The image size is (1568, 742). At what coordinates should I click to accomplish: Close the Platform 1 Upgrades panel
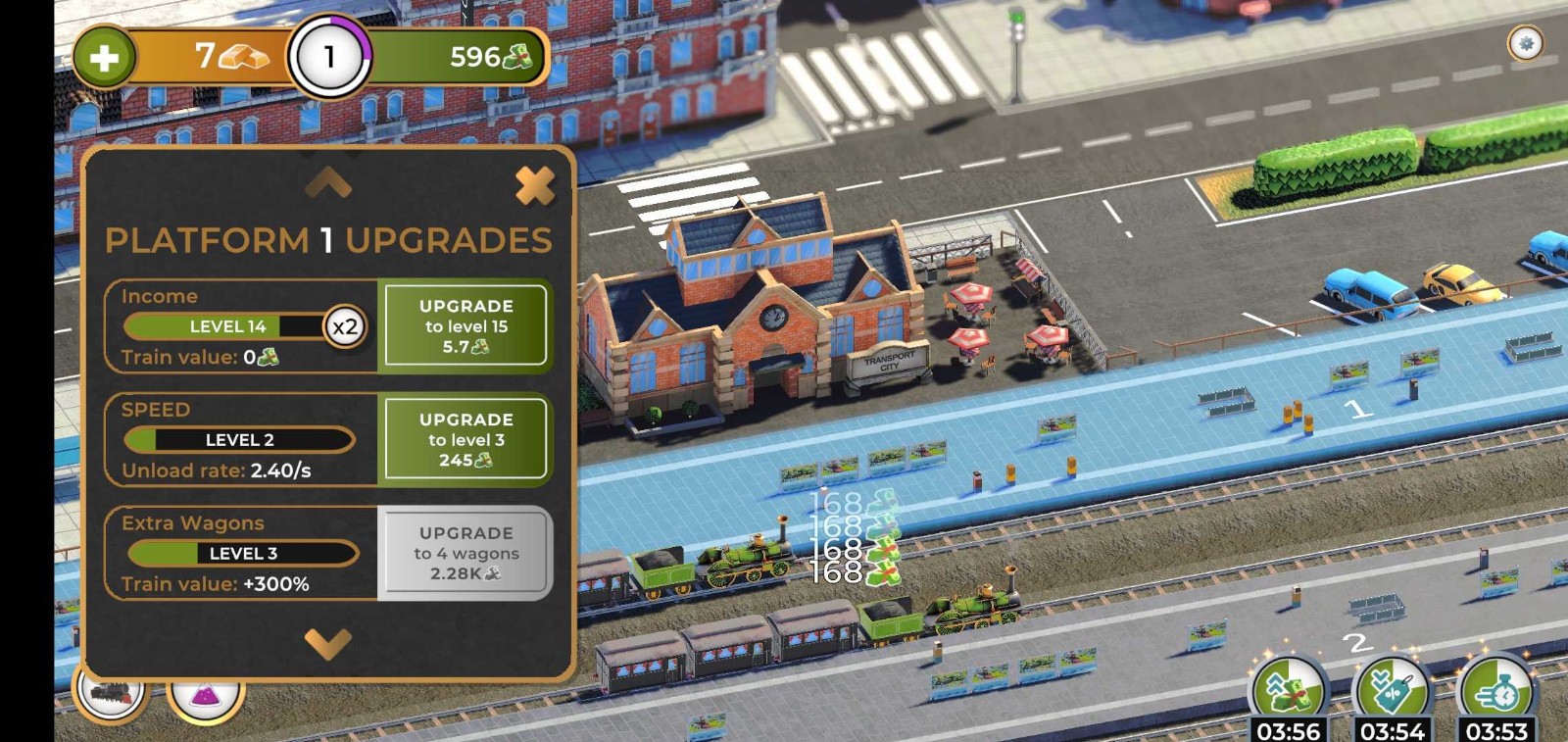click(534, 185)
